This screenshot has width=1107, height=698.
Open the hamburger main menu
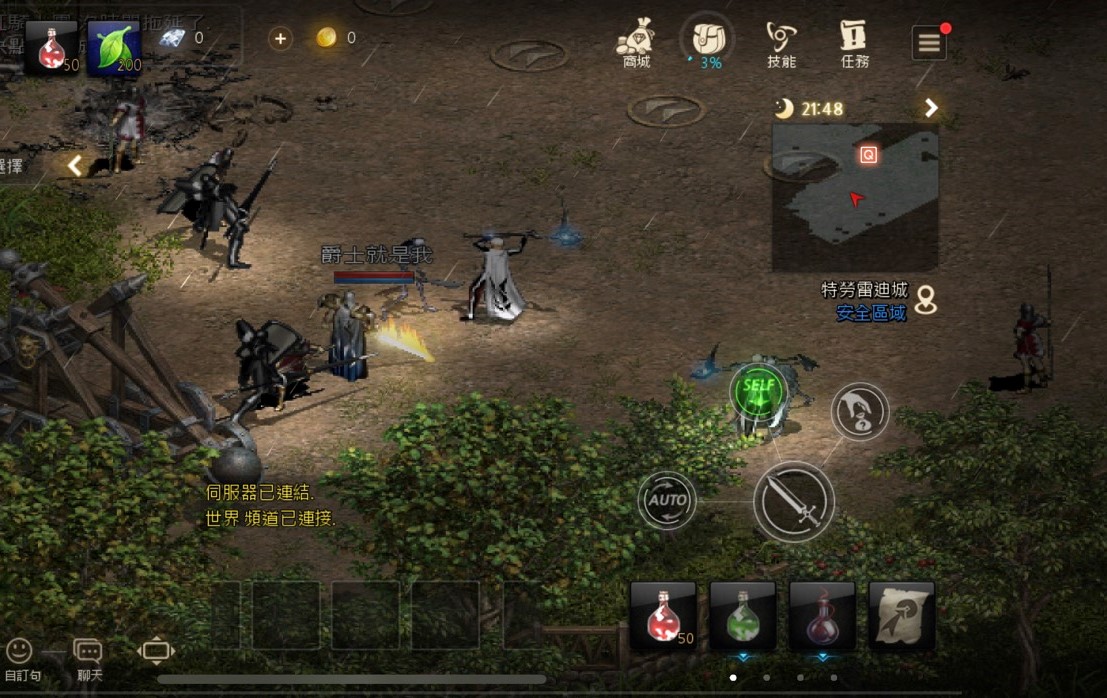coord(929,43)
